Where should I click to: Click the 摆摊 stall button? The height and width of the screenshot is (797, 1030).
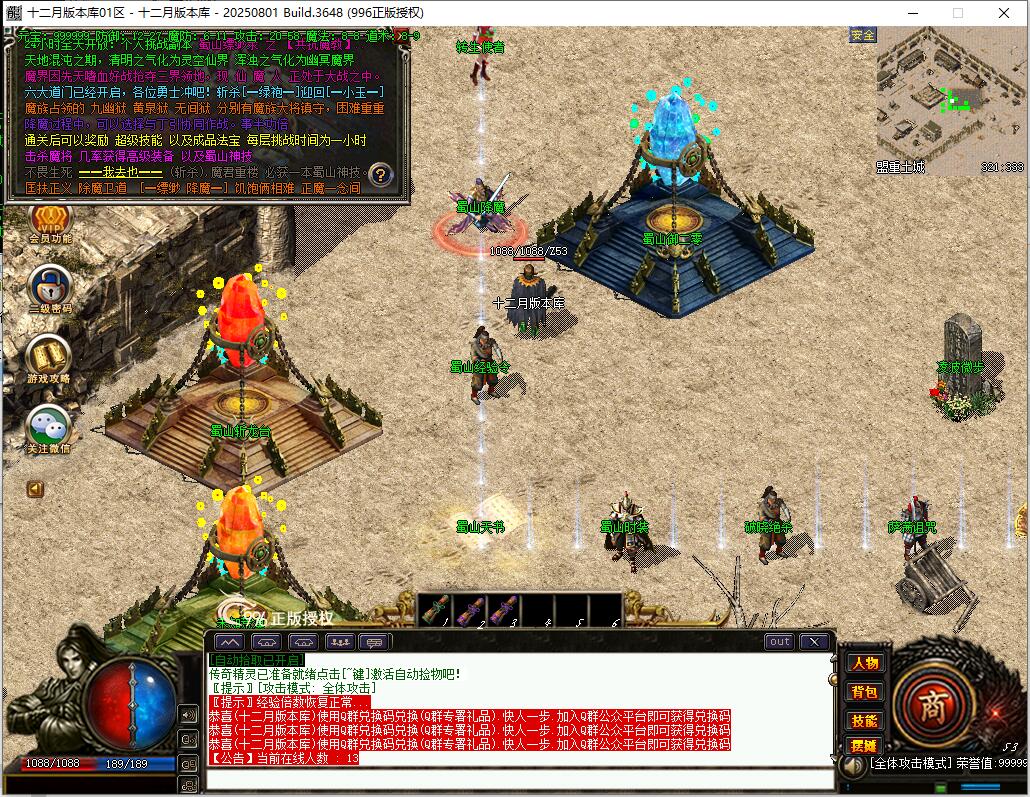pyautogui.click(x=864, y=746)
